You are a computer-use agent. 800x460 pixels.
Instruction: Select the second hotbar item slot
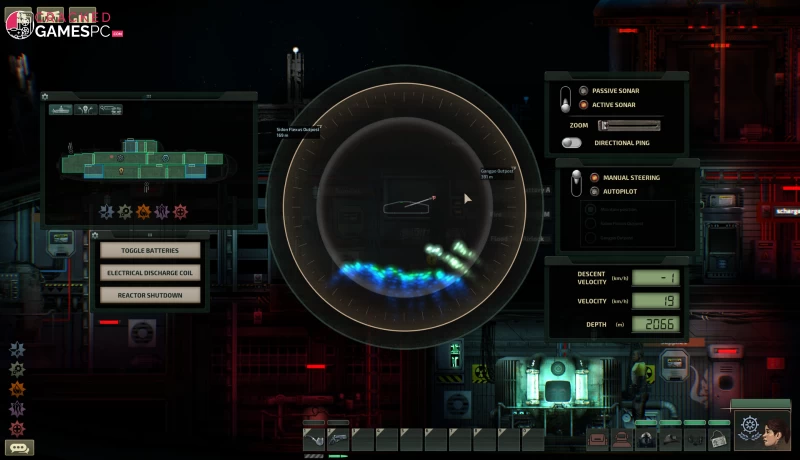click(337, 438)
